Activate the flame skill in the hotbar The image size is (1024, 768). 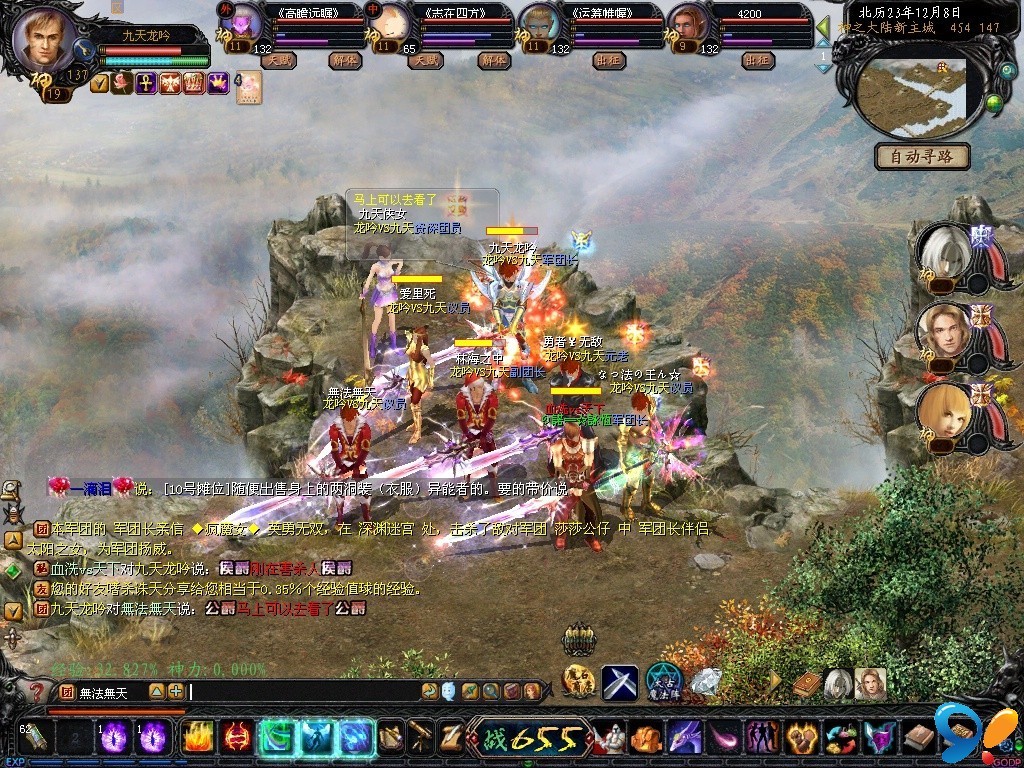coord(197,737)
